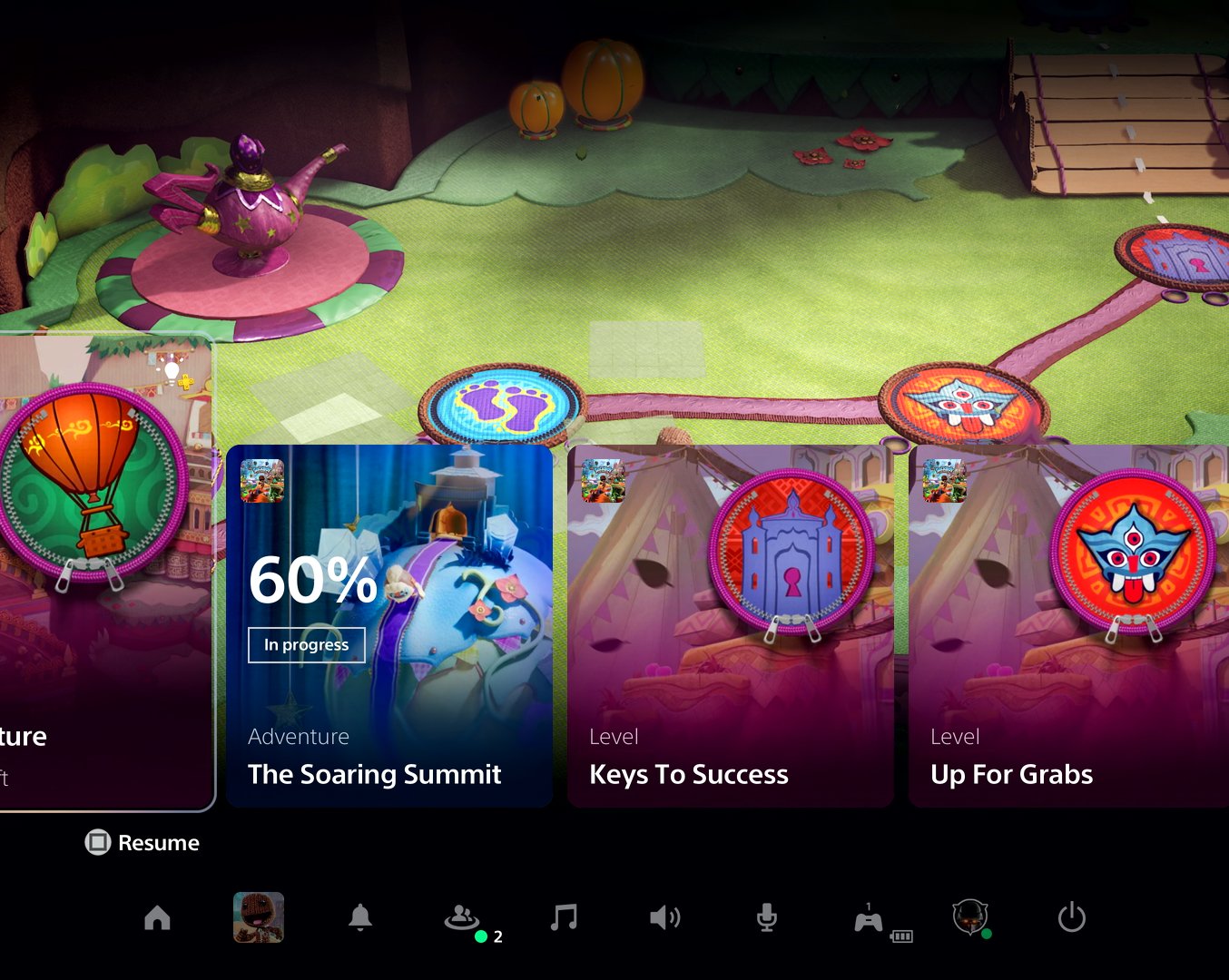
Task: Open the Power options icon
Action: click(x=1072, y=918)
